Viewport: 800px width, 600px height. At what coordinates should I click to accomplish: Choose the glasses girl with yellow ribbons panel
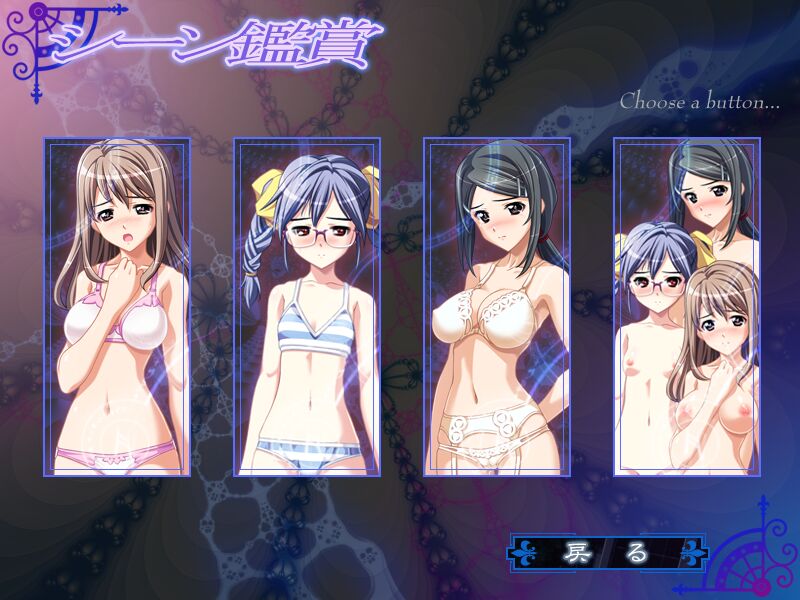click(x=307, y=306)
